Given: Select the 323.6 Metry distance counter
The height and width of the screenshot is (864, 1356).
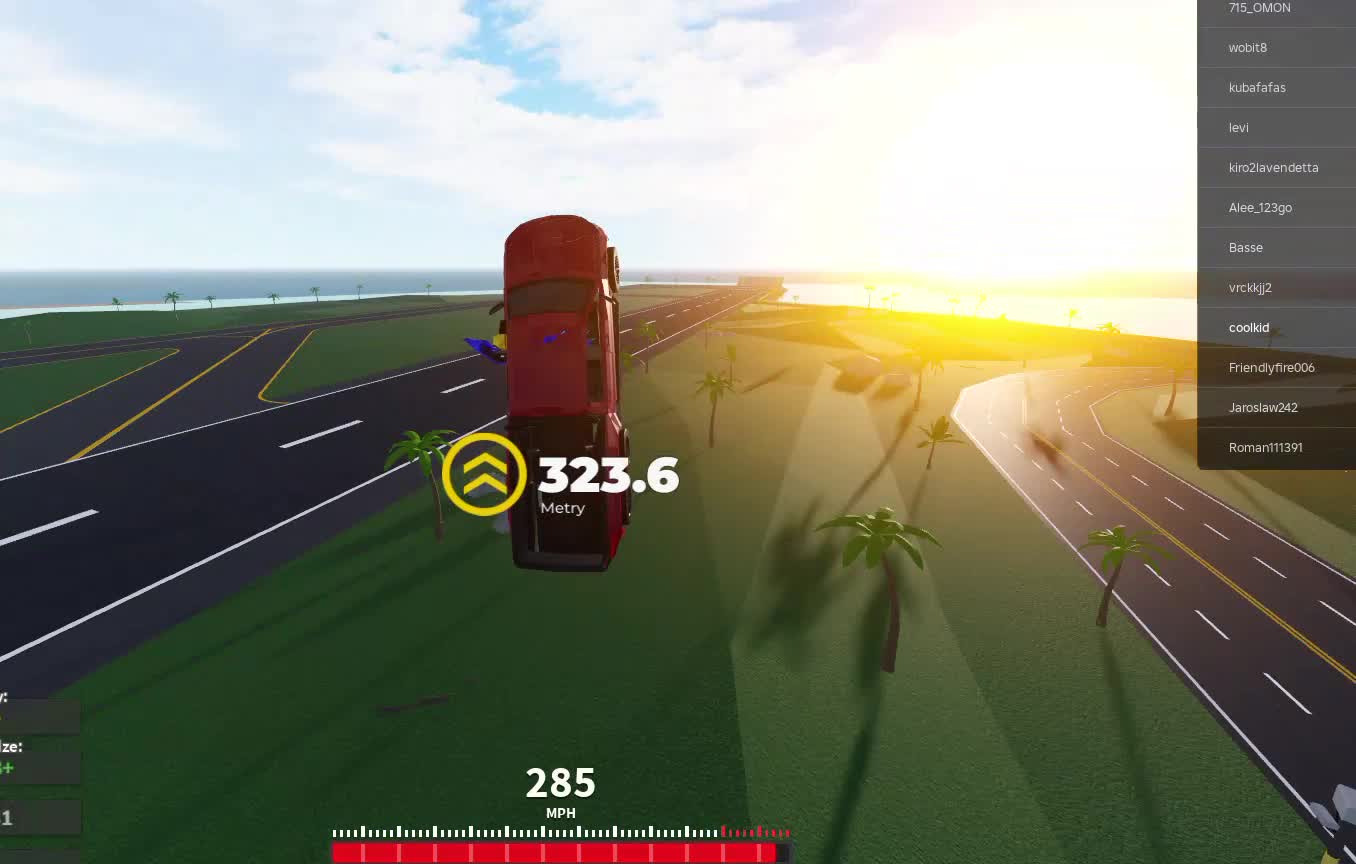Looking at the screenshot, I should pyautogui.click(x=608, y=476).
